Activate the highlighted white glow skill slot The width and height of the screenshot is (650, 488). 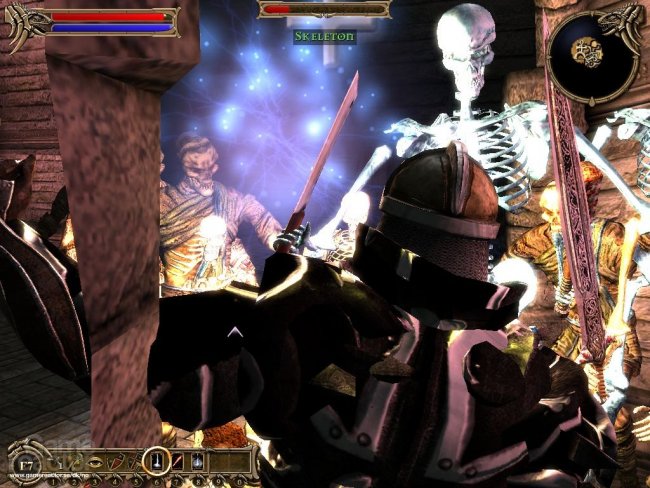pyautogui.click(x=156, y=461)
